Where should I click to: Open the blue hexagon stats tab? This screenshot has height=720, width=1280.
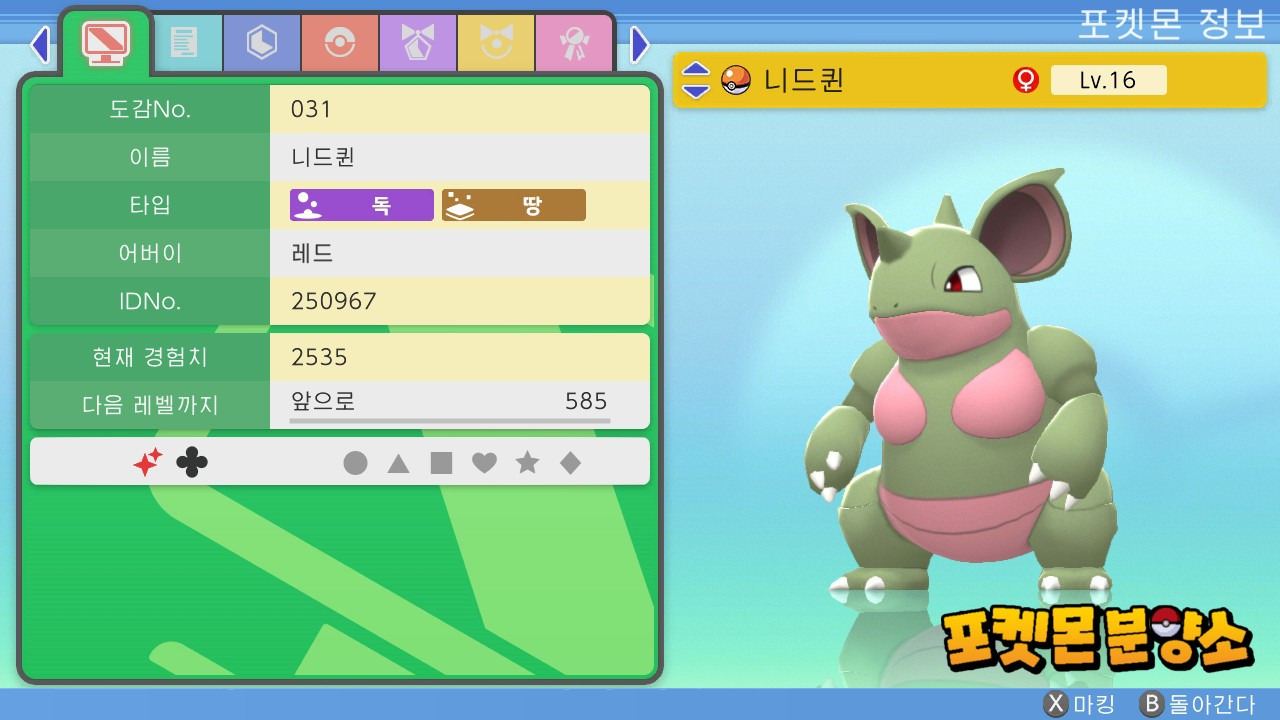262,43
